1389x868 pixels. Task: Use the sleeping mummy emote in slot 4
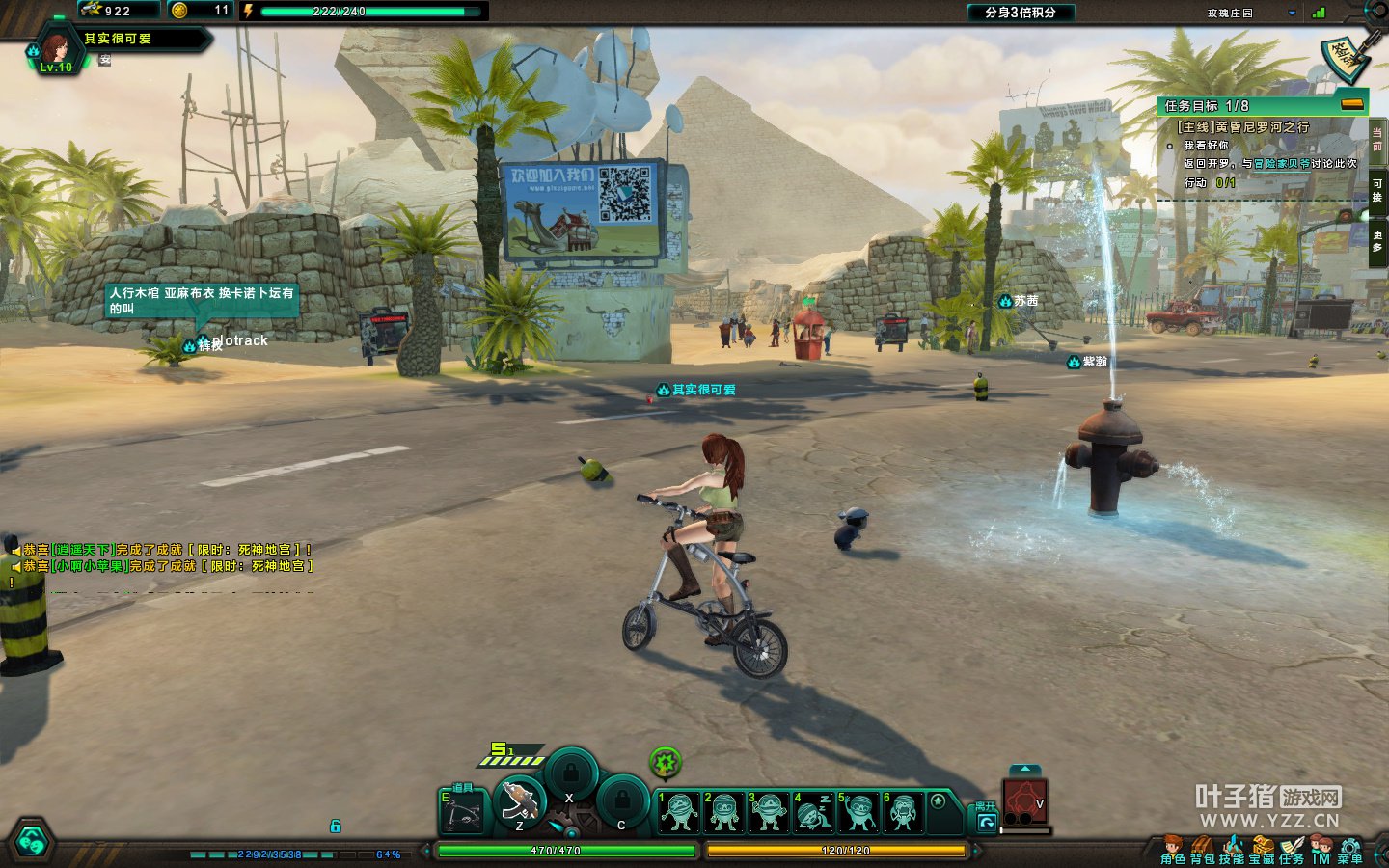[x=812, y=812]
